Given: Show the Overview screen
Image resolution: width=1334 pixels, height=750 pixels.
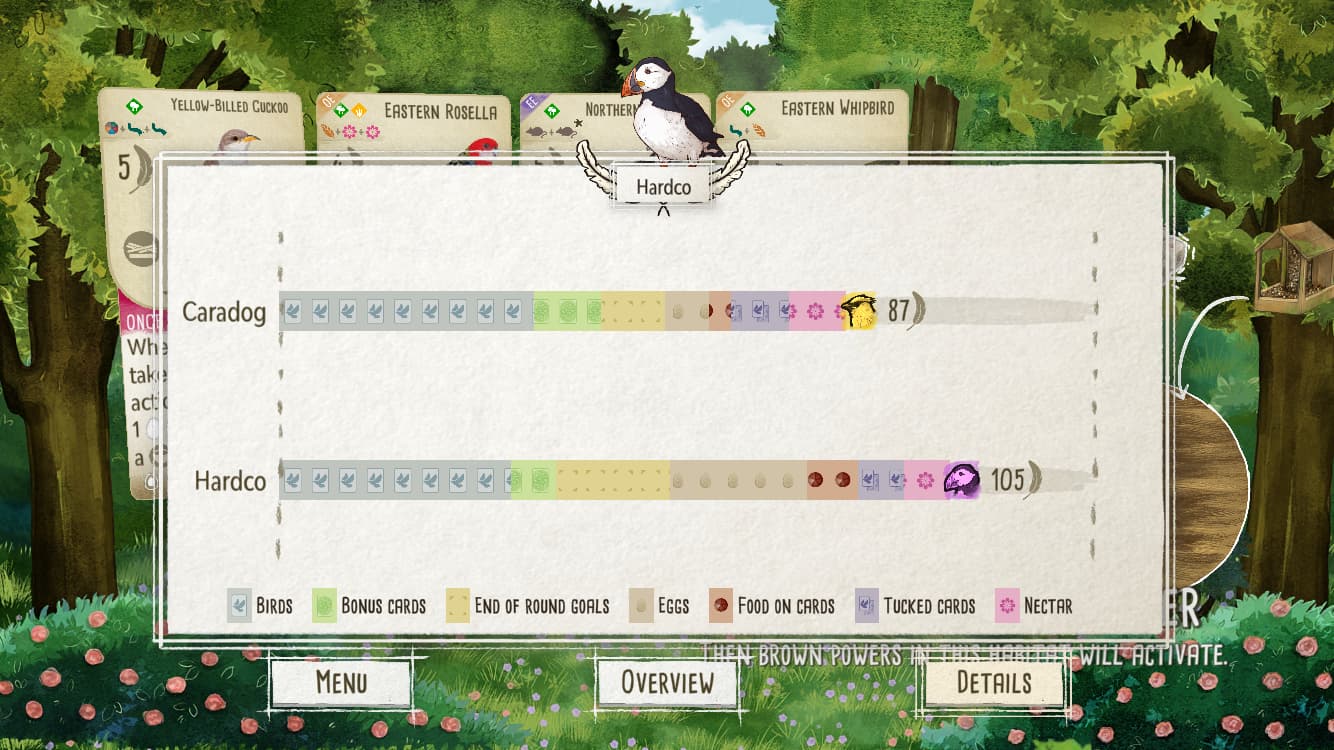Looking at the screenshot, I should tap(667, 683).
